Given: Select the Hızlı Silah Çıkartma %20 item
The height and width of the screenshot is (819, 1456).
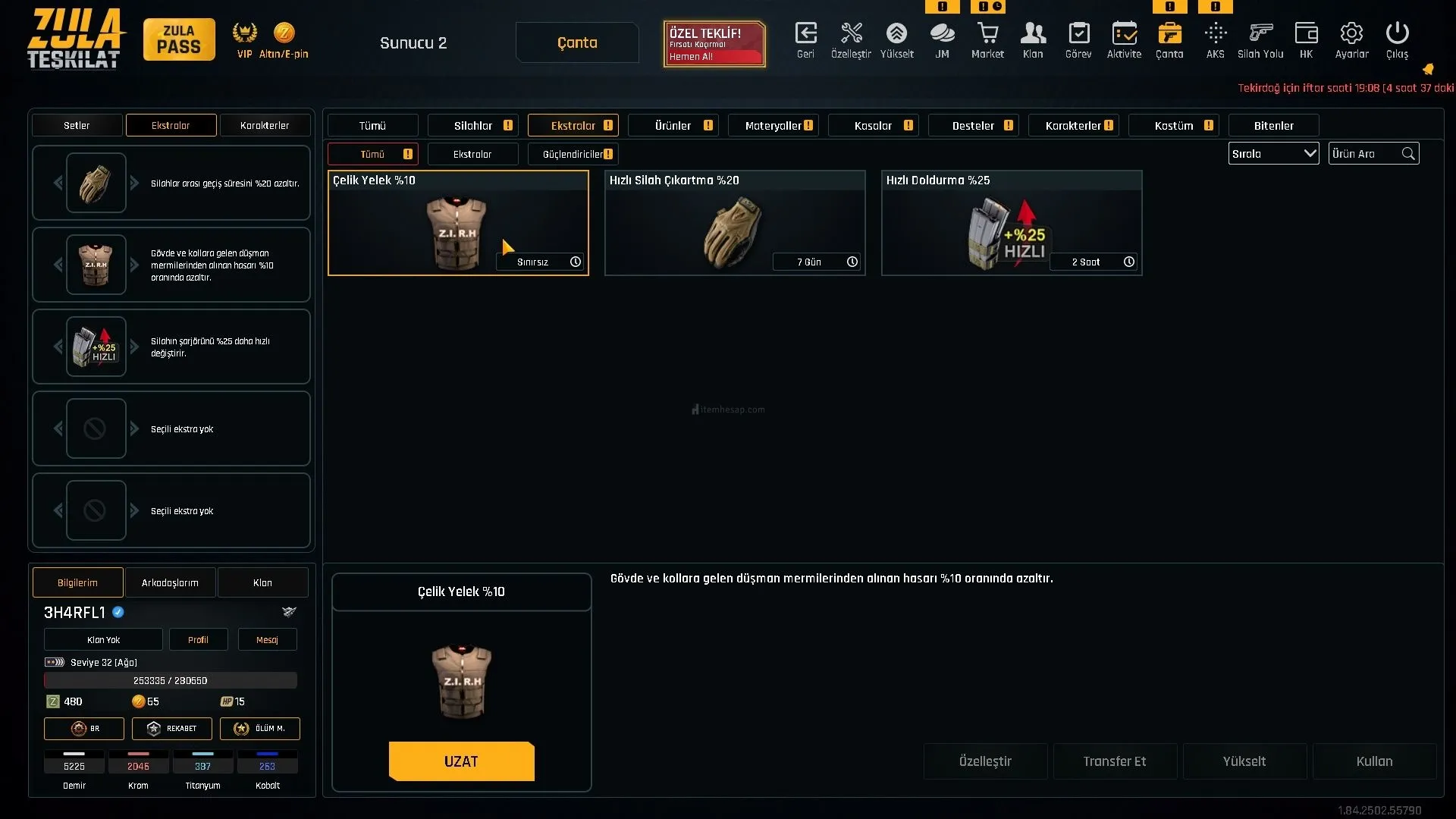Looking at the screenshot, I should click(734, 223).
